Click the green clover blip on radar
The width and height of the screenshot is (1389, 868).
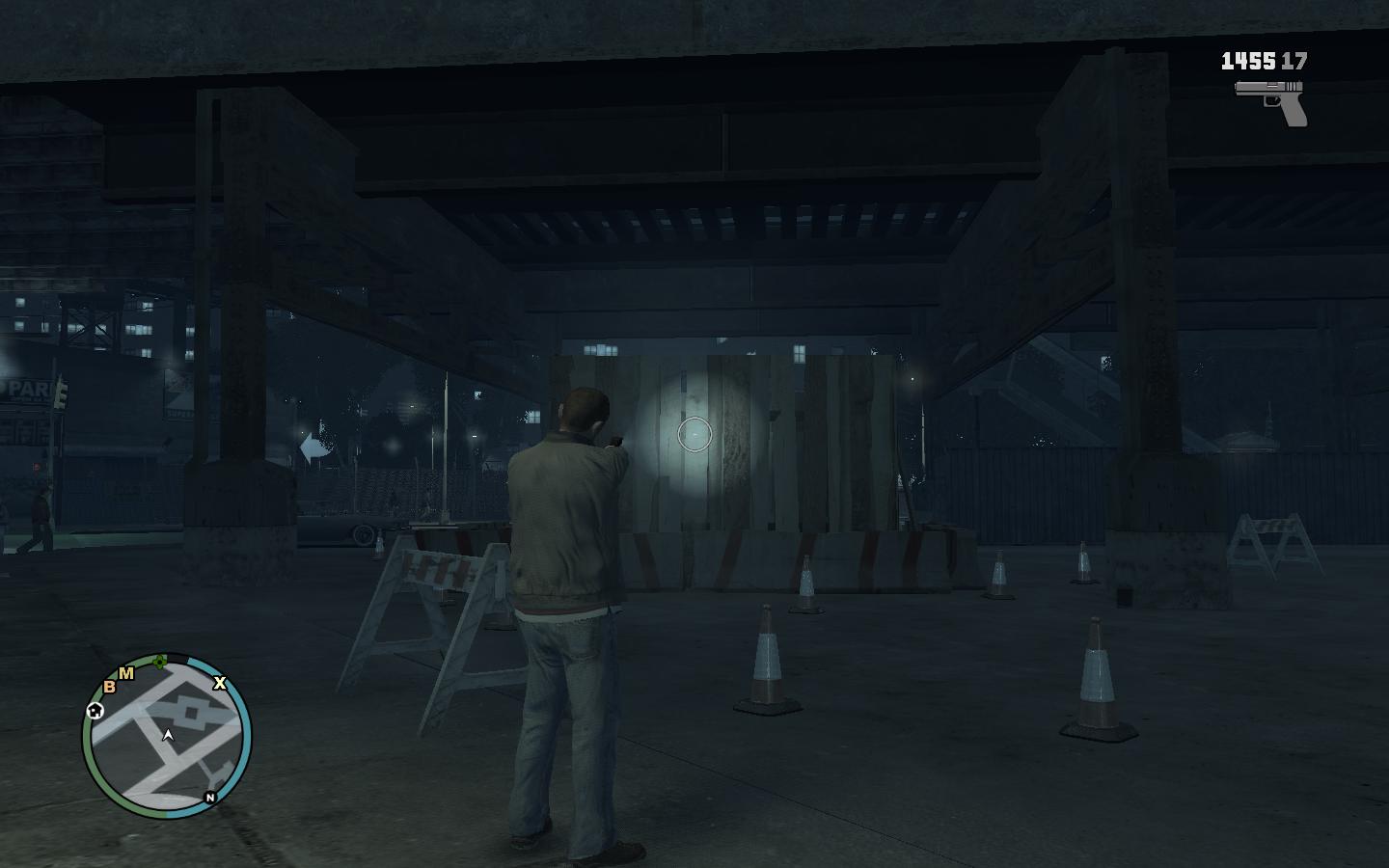pyautogui.click(x=160, y=662)
